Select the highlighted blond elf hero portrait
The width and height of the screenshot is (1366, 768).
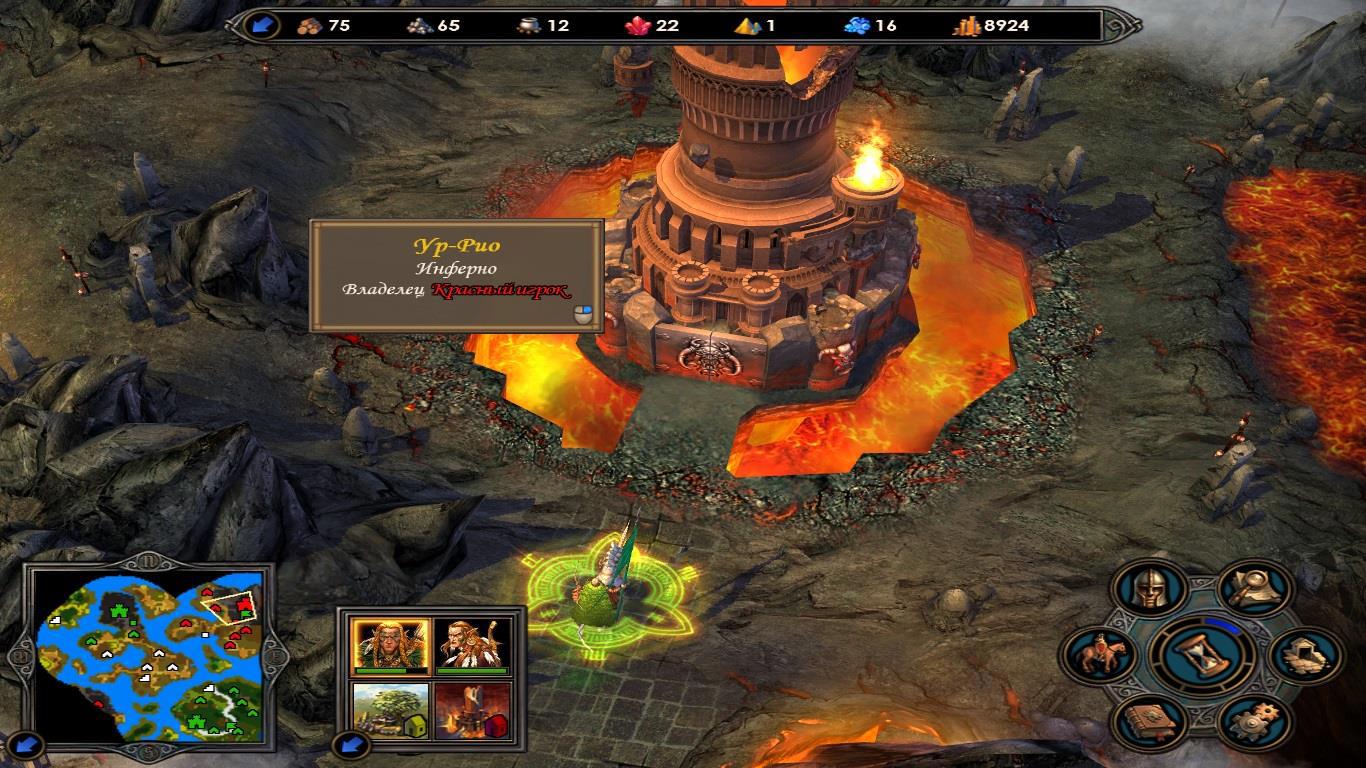pos(390,646)
